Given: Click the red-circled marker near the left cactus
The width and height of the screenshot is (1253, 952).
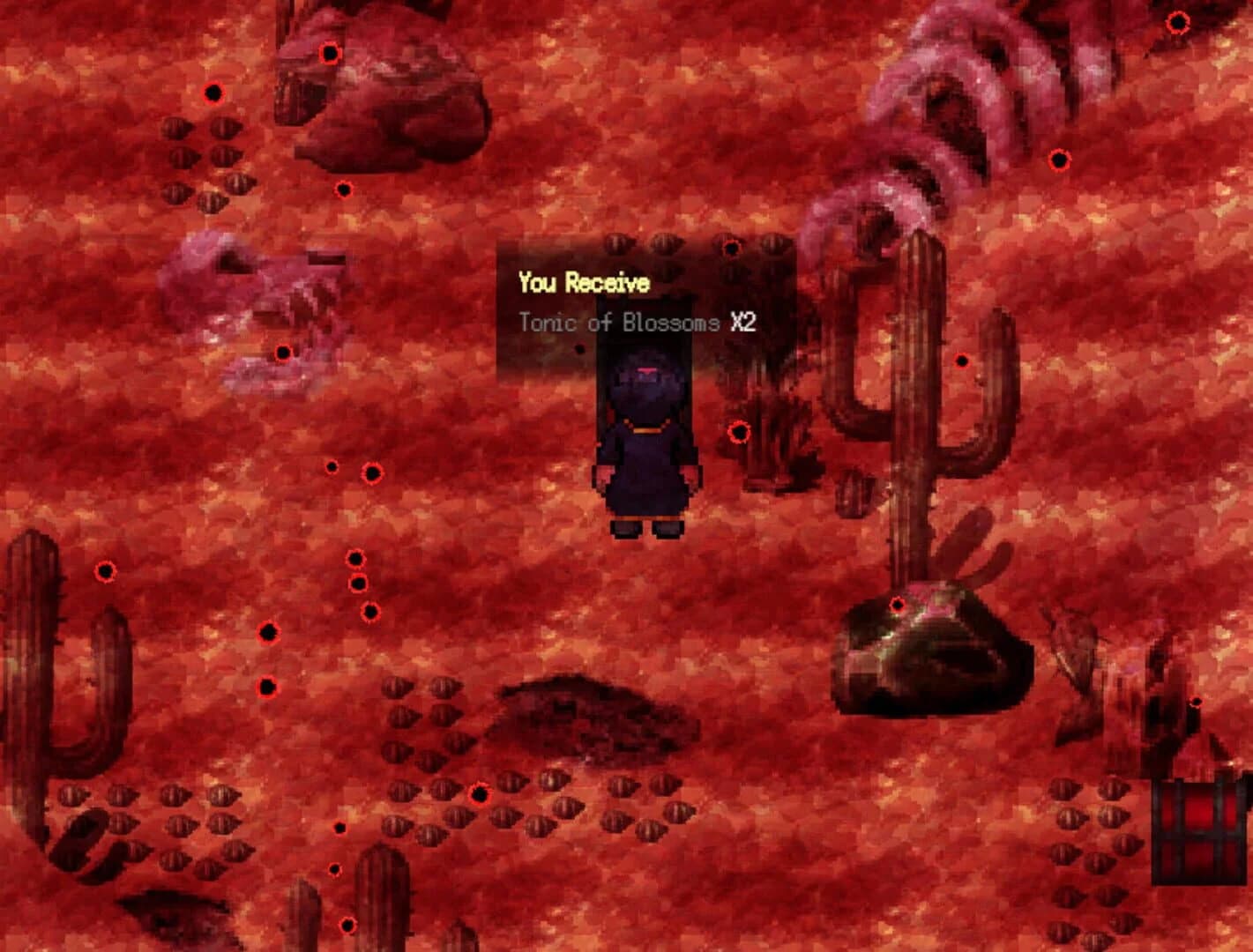Looking at the screenshot, I should click(x=108, y=573).
